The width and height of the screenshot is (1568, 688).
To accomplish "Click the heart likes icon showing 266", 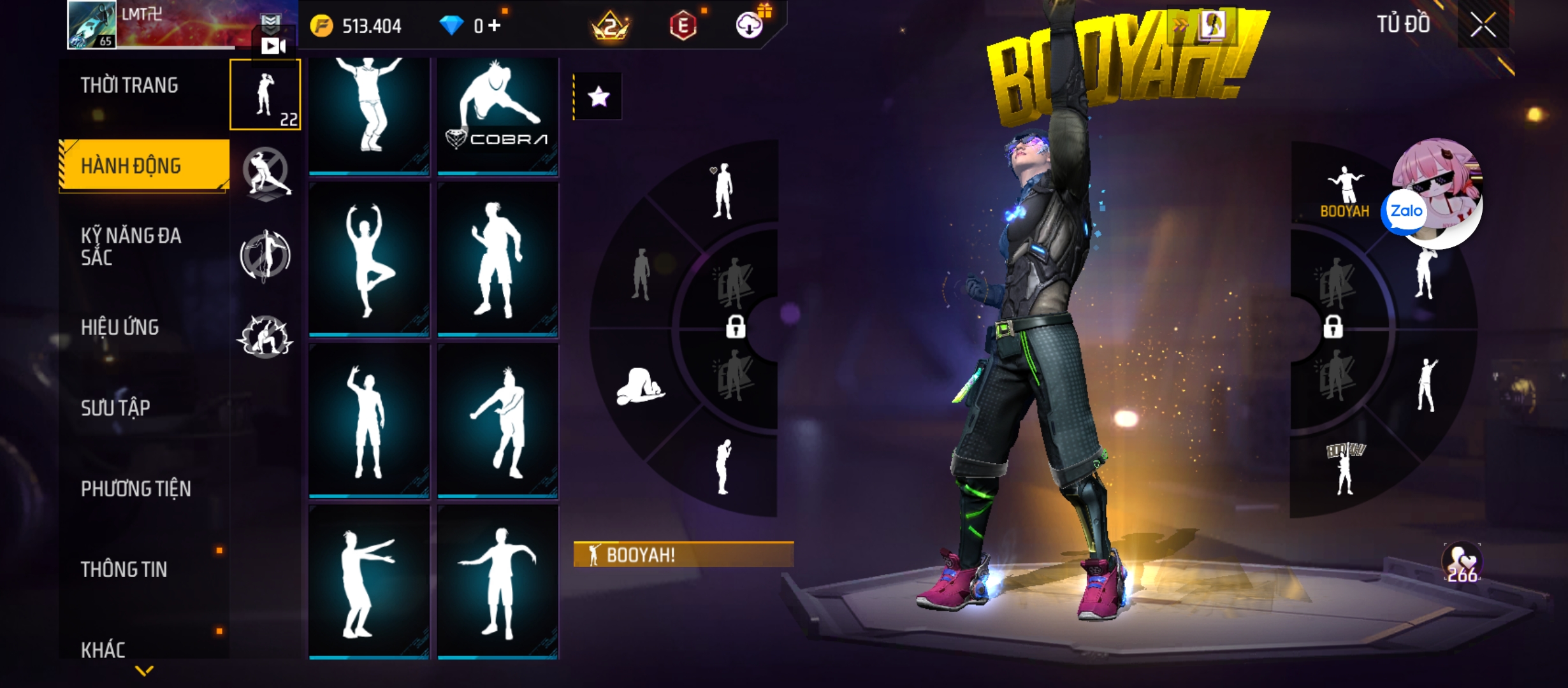I will 1462,563.
